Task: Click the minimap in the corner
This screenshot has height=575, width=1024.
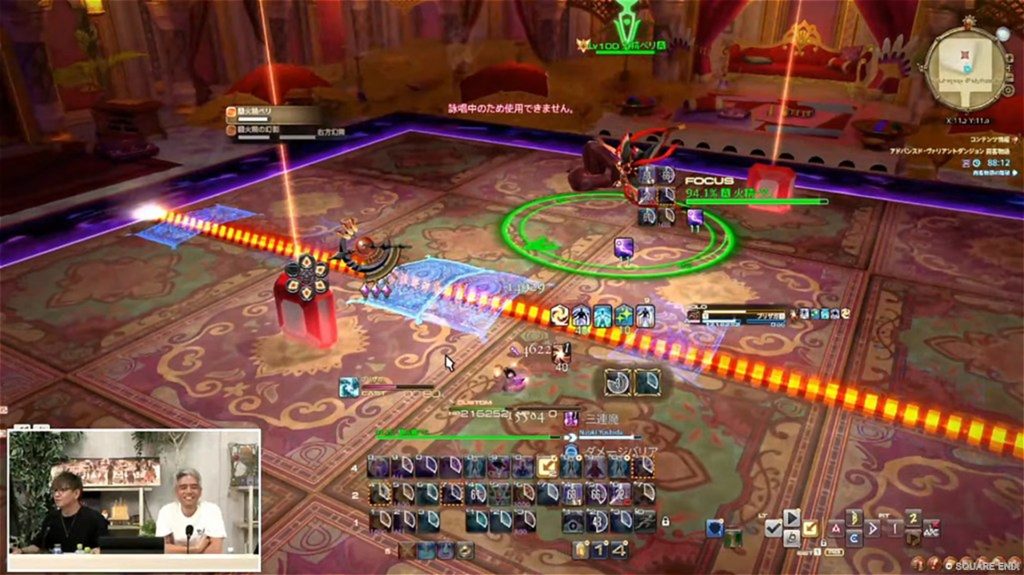Action: (x=967, y=68)
